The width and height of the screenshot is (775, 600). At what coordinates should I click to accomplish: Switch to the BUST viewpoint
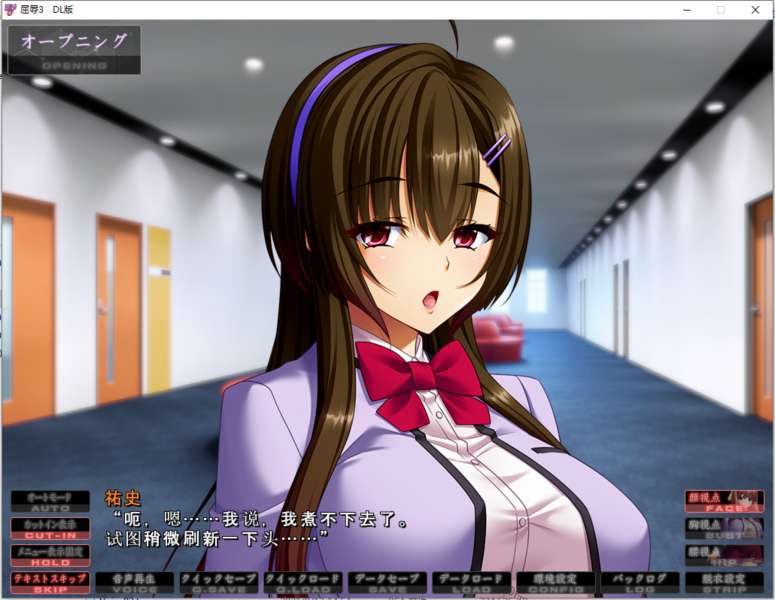pos(724,528)
